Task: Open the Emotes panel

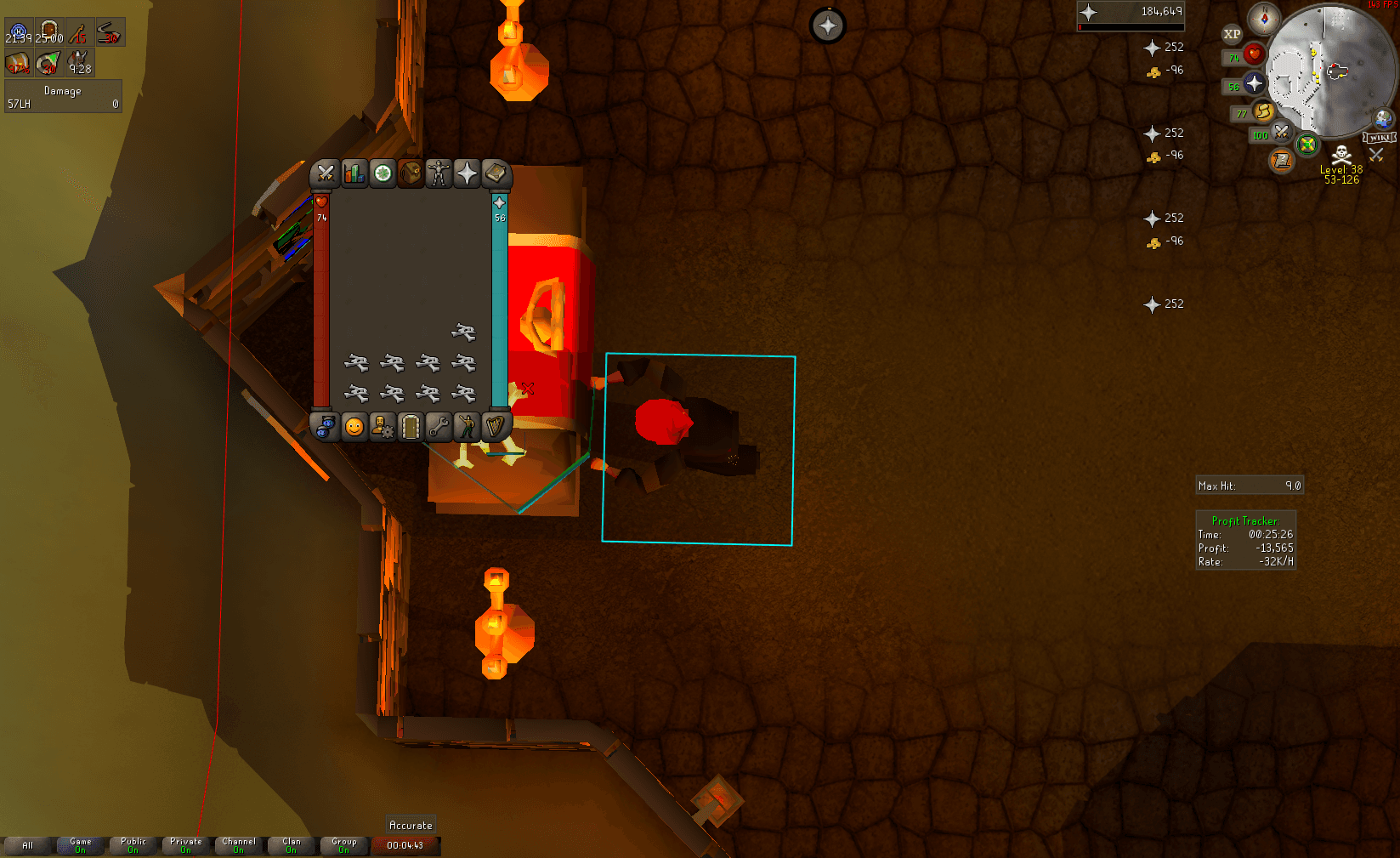Action: click(468, 427)
